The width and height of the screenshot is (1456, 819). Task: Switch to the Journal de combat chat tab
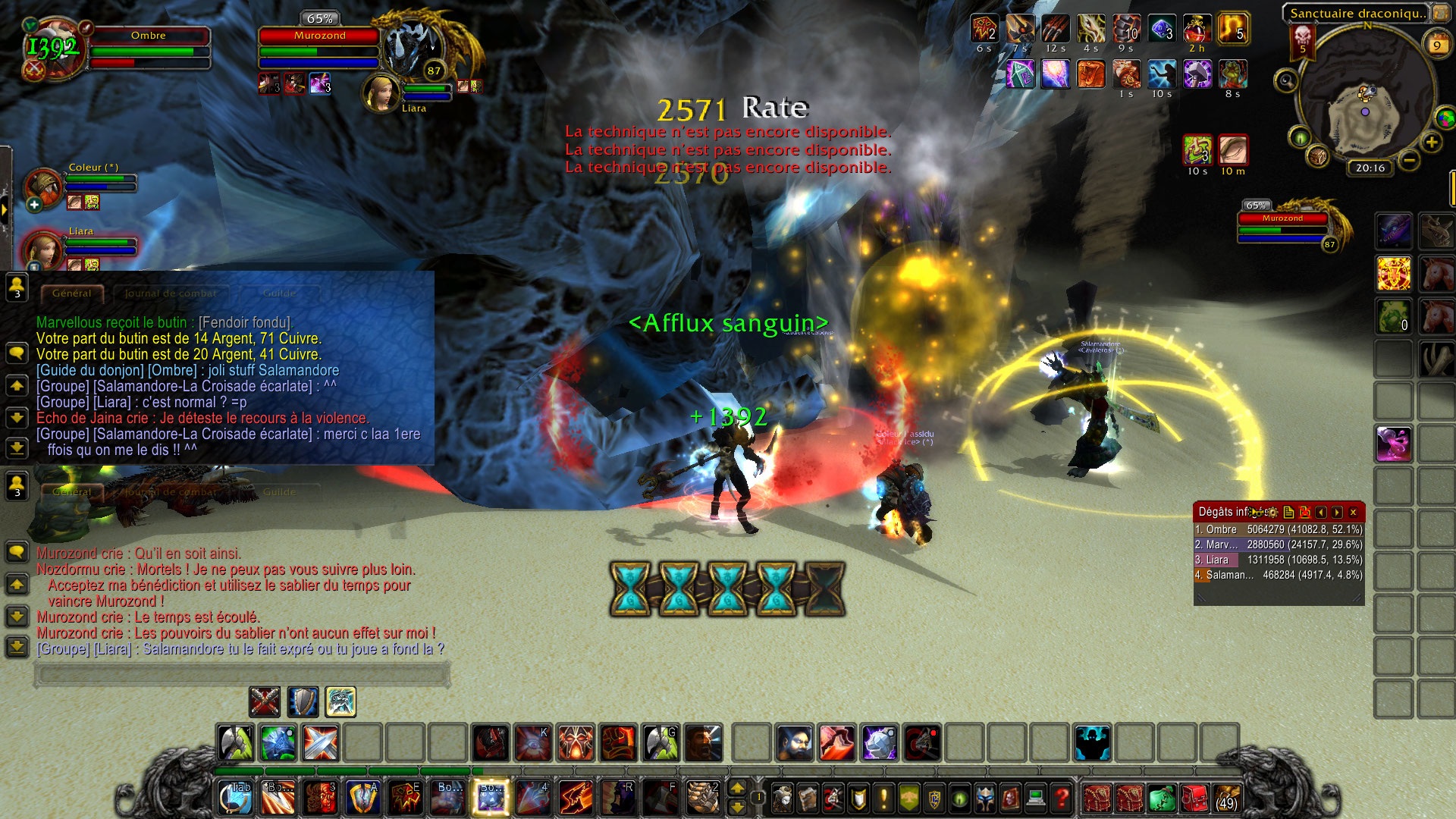[170, 293]
